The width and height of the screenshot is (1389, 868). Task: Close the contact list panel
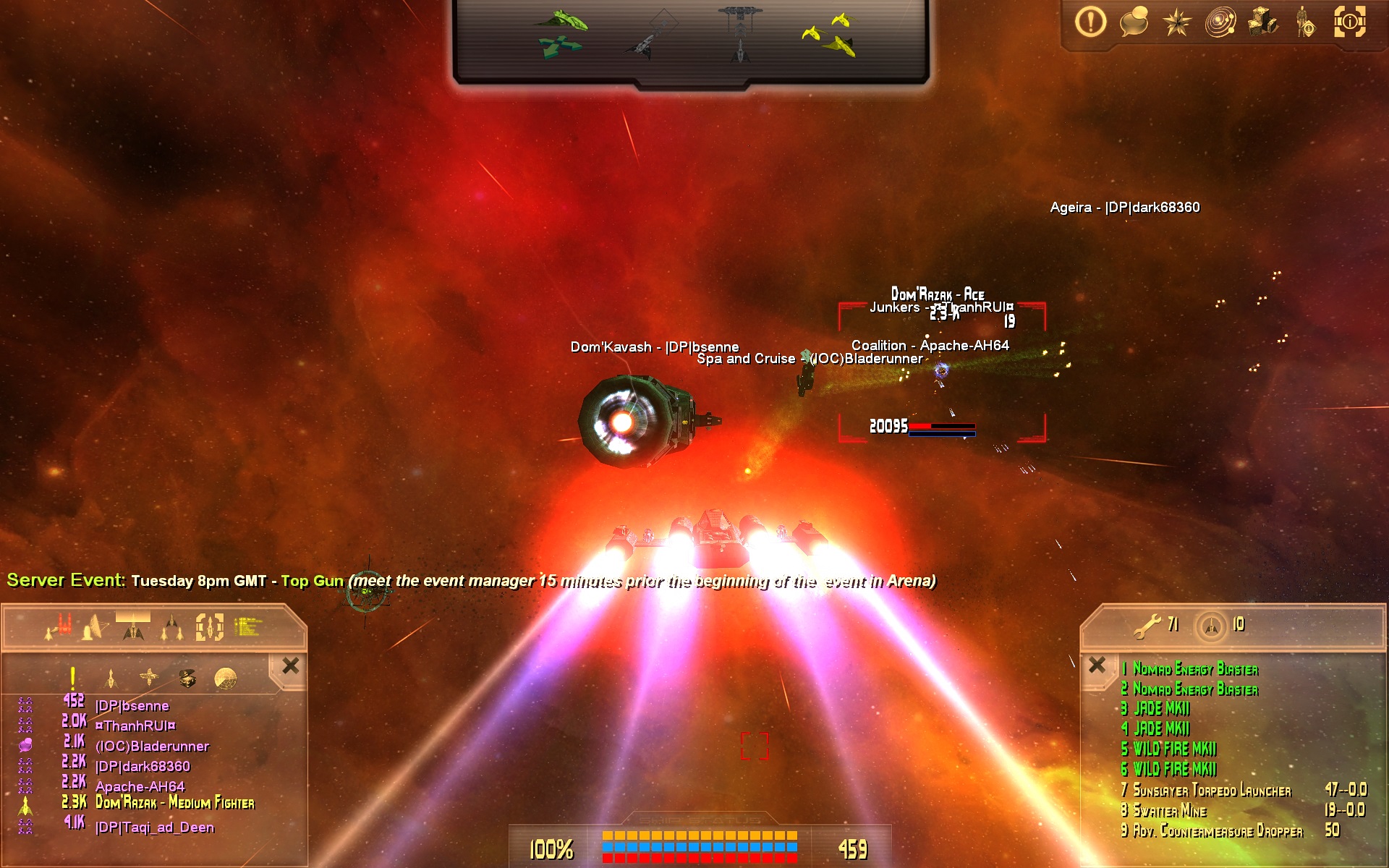pos(291,665)
